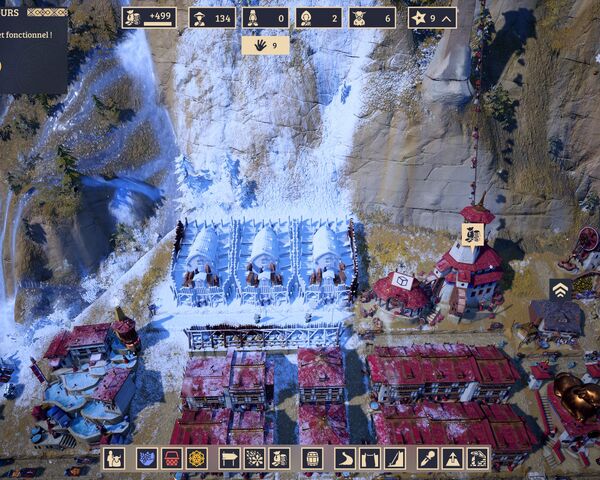The image size is (600, 480).
Task: Choose the signpost build category
Action: tap(228, 458)
